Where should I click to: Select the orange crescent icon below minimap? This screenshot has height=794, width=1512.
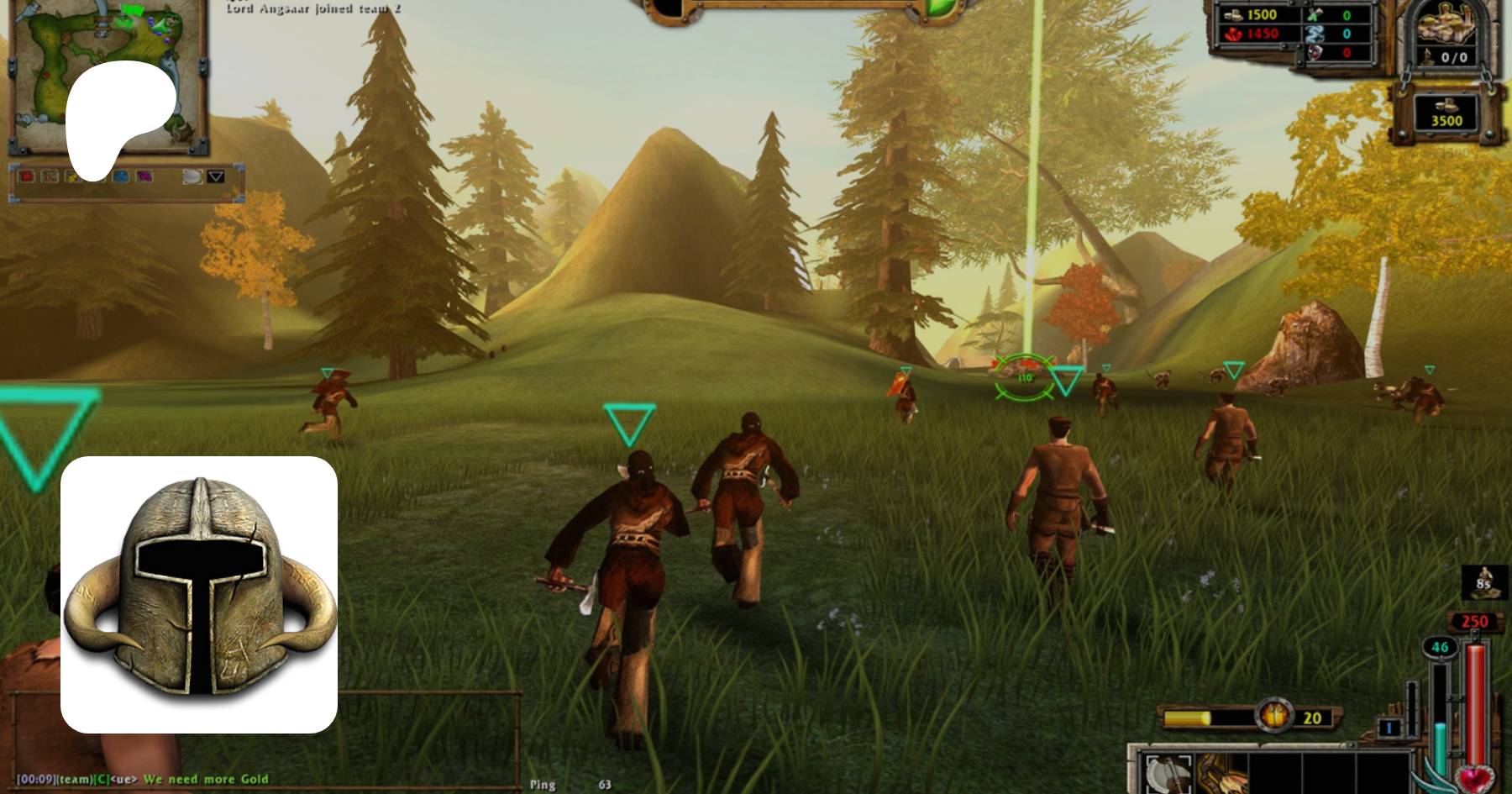tap(50, 176)
